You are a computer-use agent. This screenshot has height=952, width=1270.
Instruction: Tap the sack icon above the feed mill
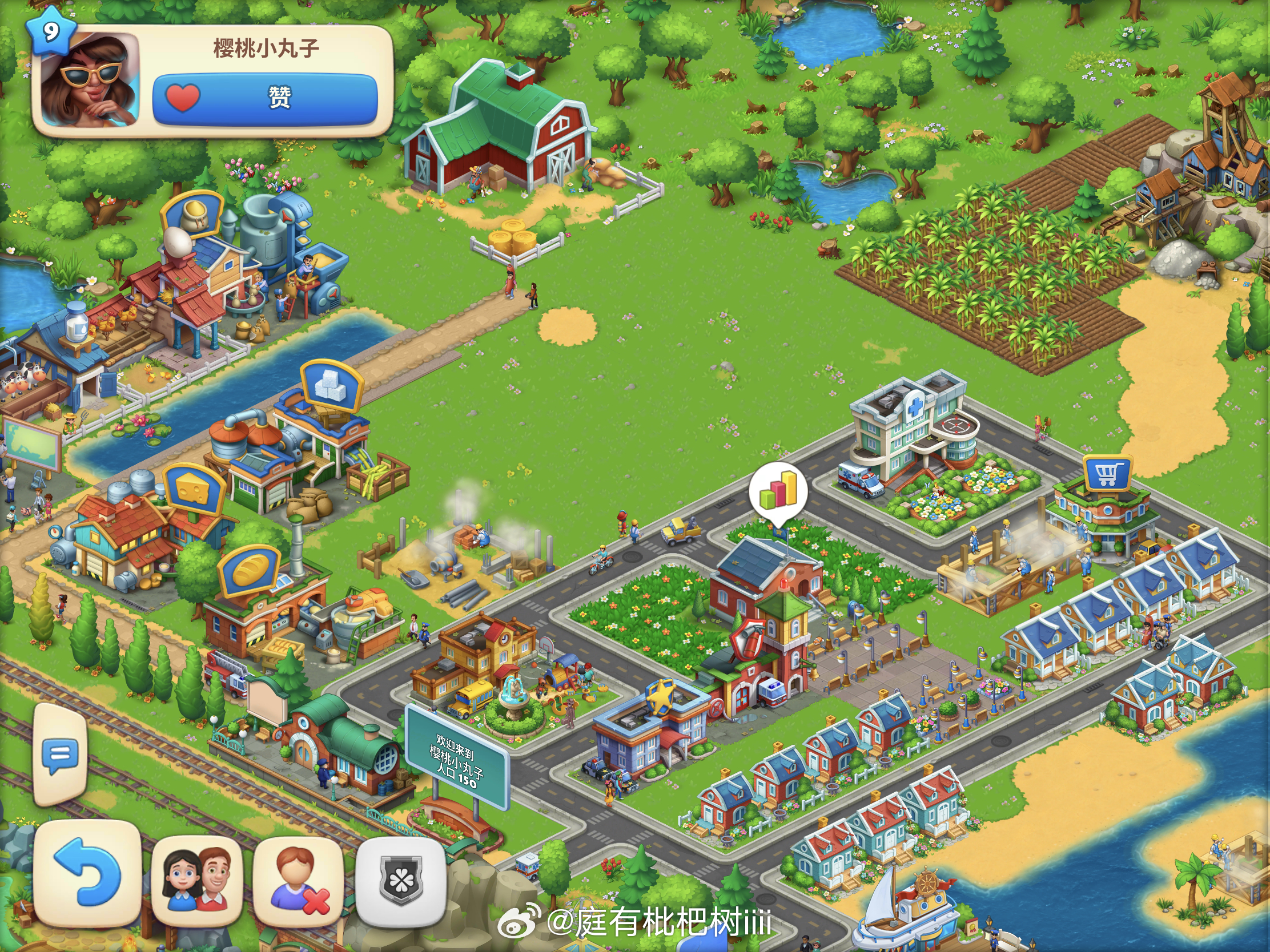pos(192,215)
